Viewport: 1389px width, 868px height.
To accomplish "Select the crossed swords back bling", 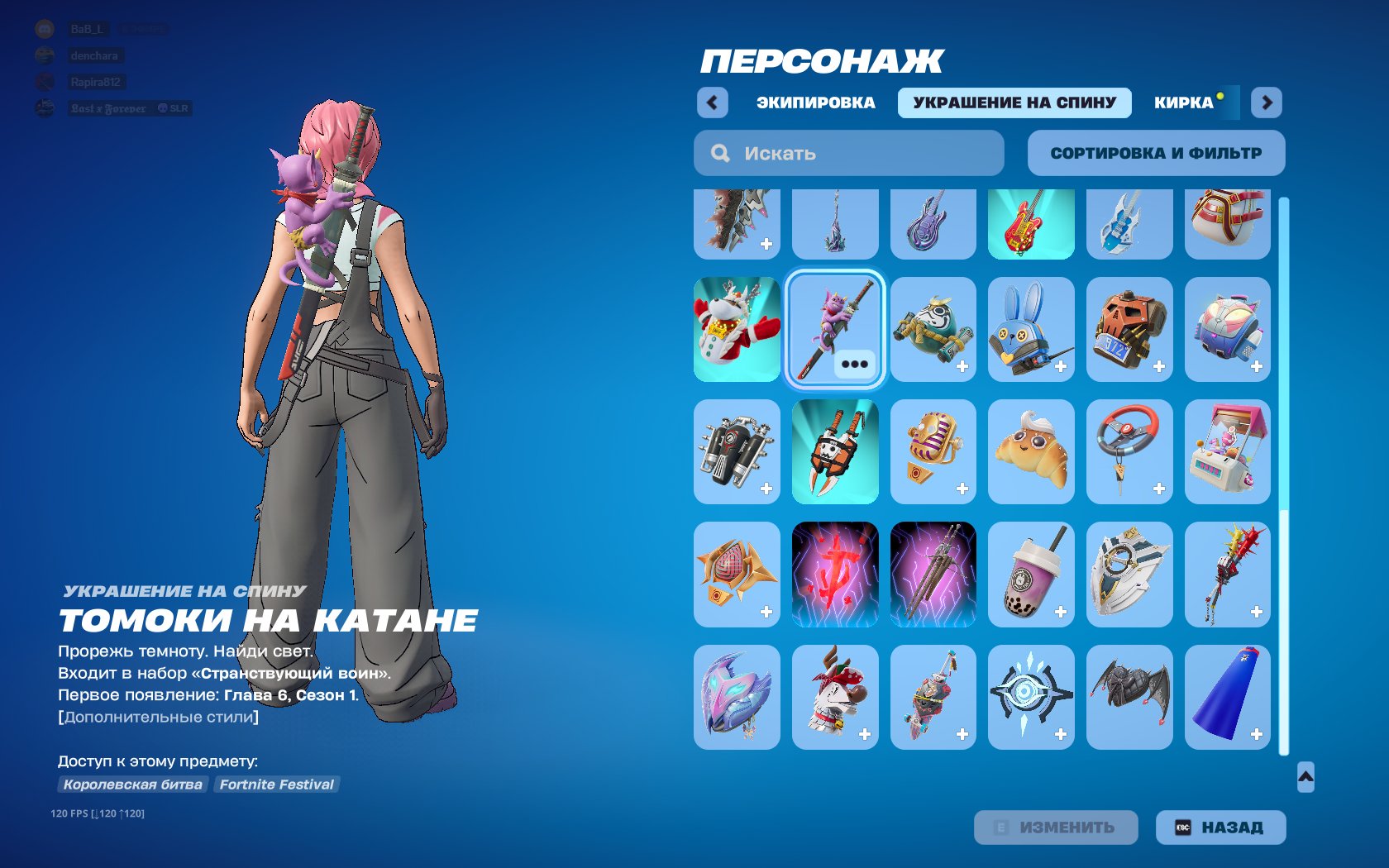I will pyautogui.click(x=933, y=575).
